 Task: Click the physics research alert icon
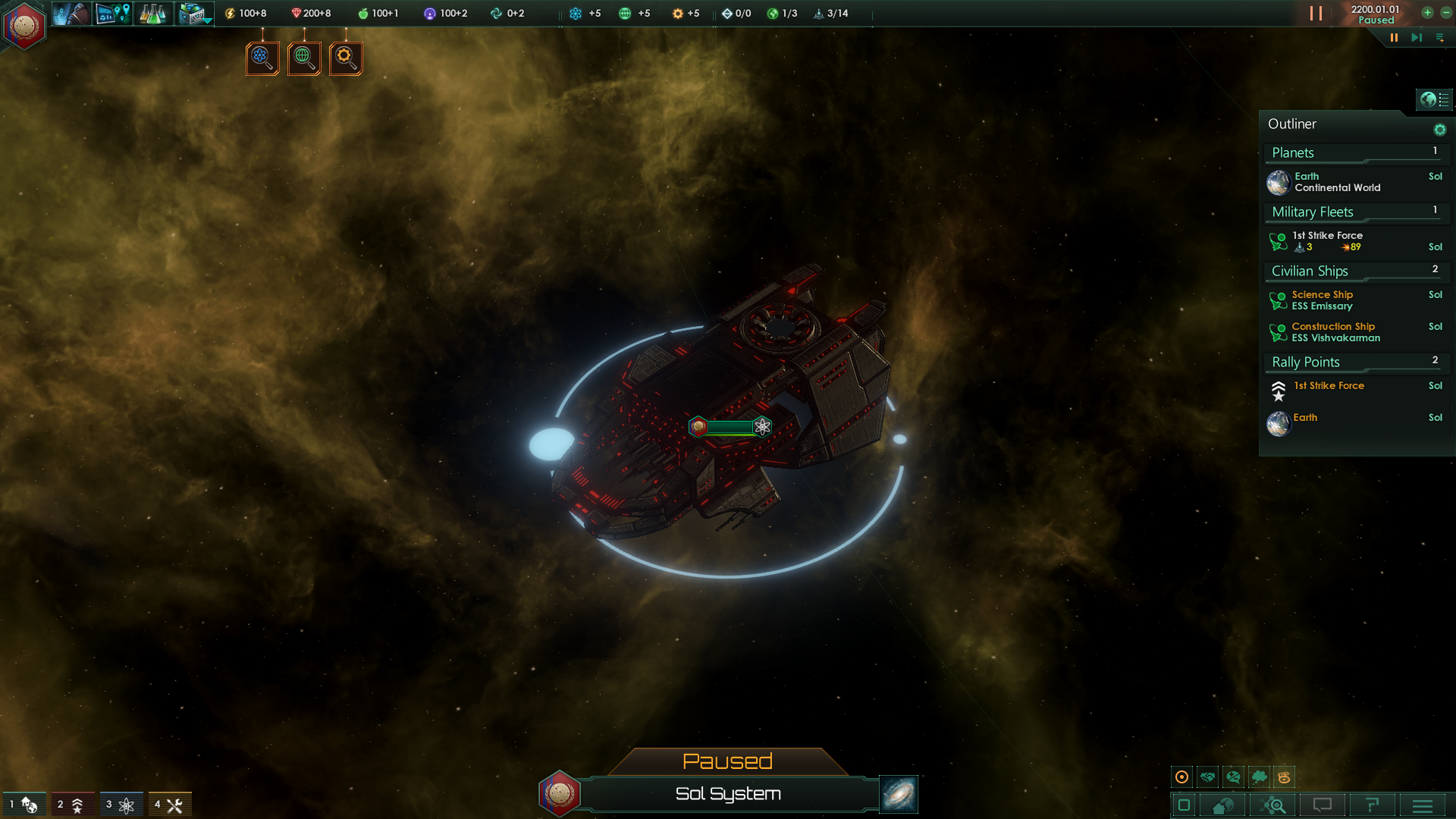pyautogui.click(x=262, y=58)
